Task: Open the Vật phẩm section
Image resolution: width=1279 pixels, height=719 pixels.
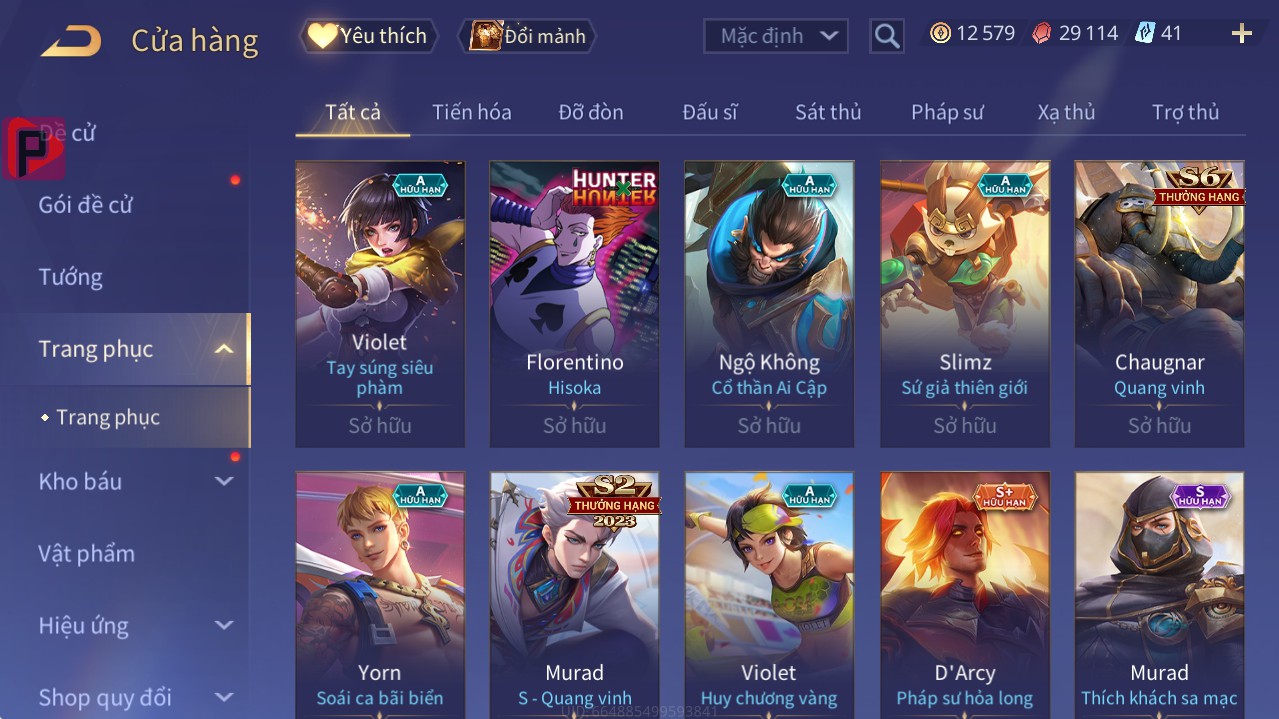Action: click(86, 554)
